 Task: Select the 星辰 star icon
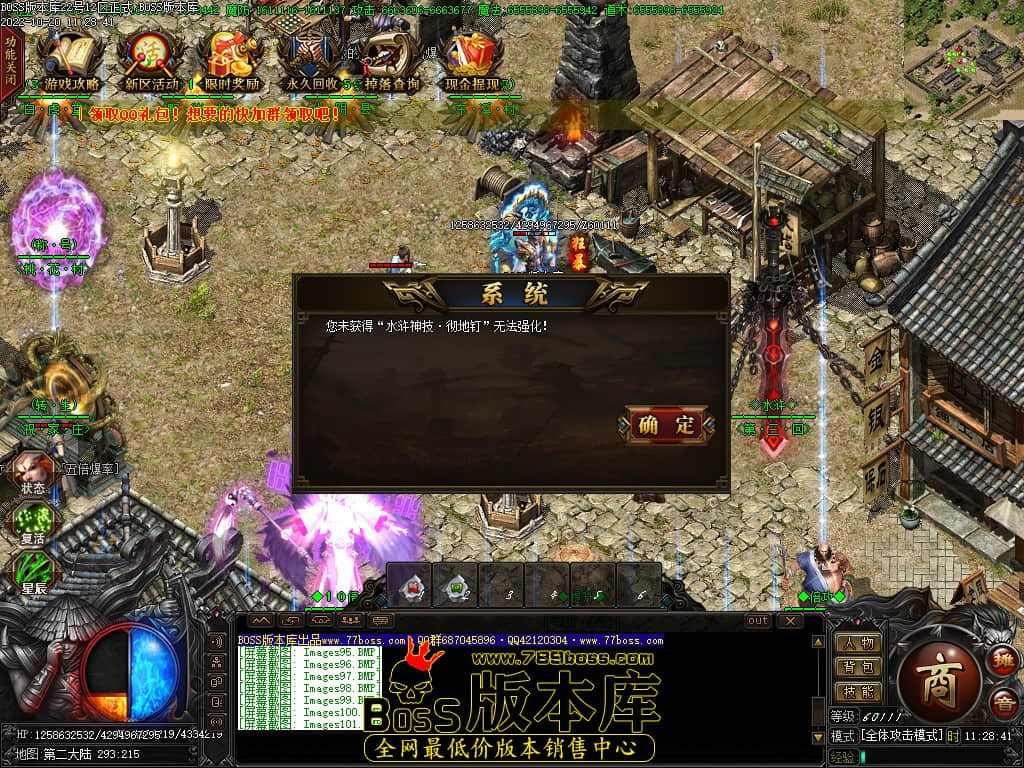(x=33, y=573)
